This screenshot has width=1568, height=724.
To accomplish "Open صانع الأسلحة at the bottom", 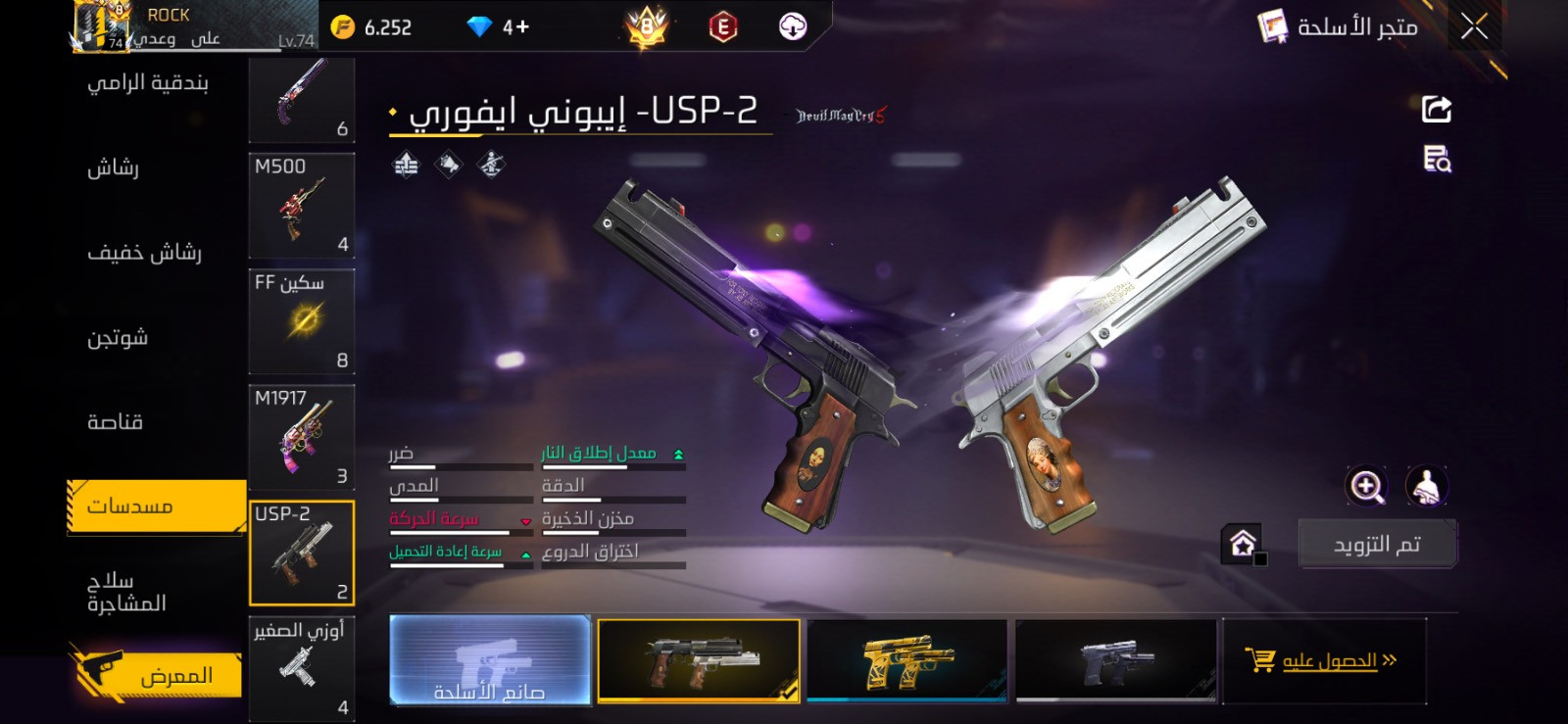I will tap(490, 661).
